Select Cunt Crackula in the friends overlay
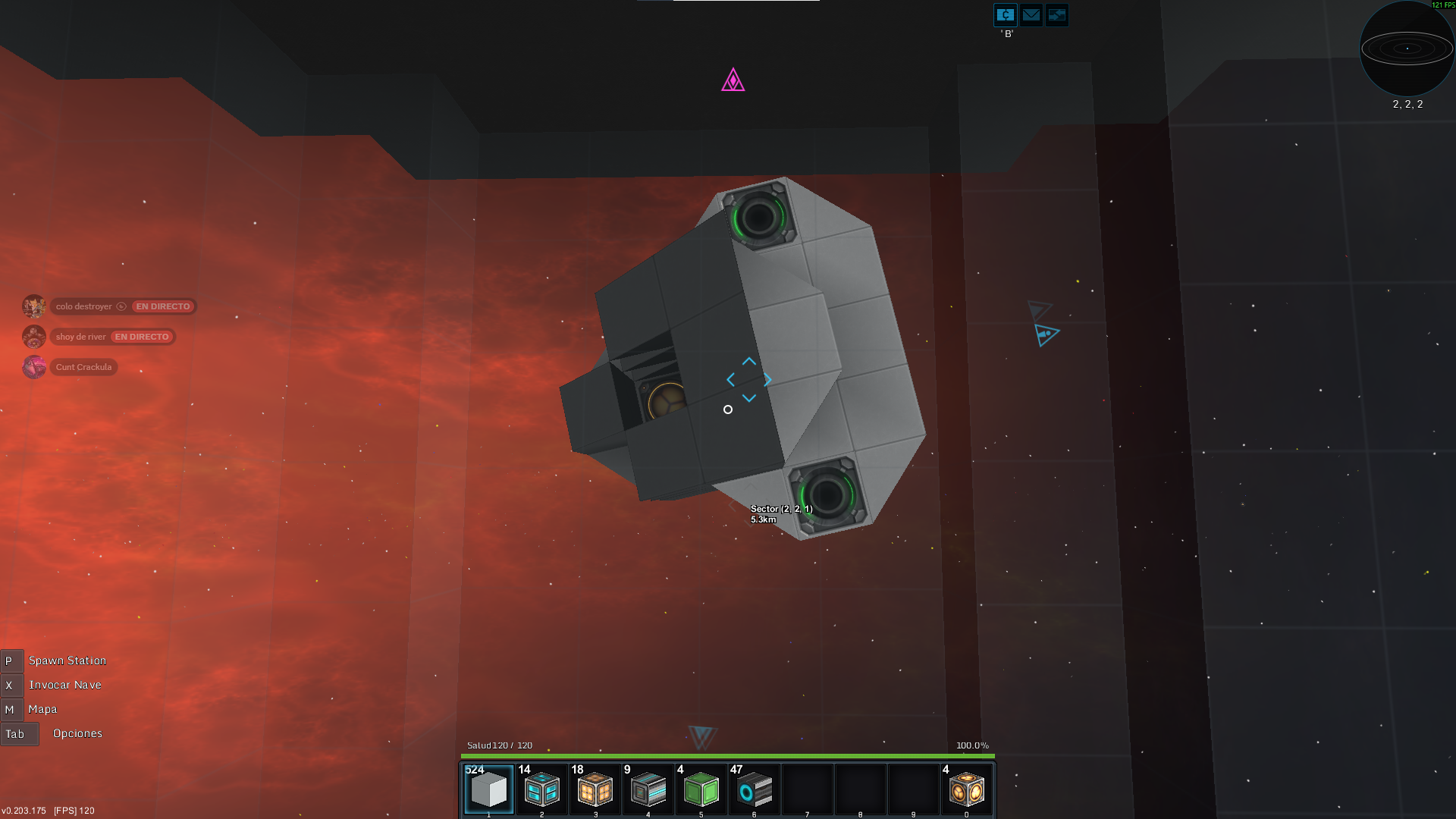Screen dimensions: 1456x819 [83, 367]
